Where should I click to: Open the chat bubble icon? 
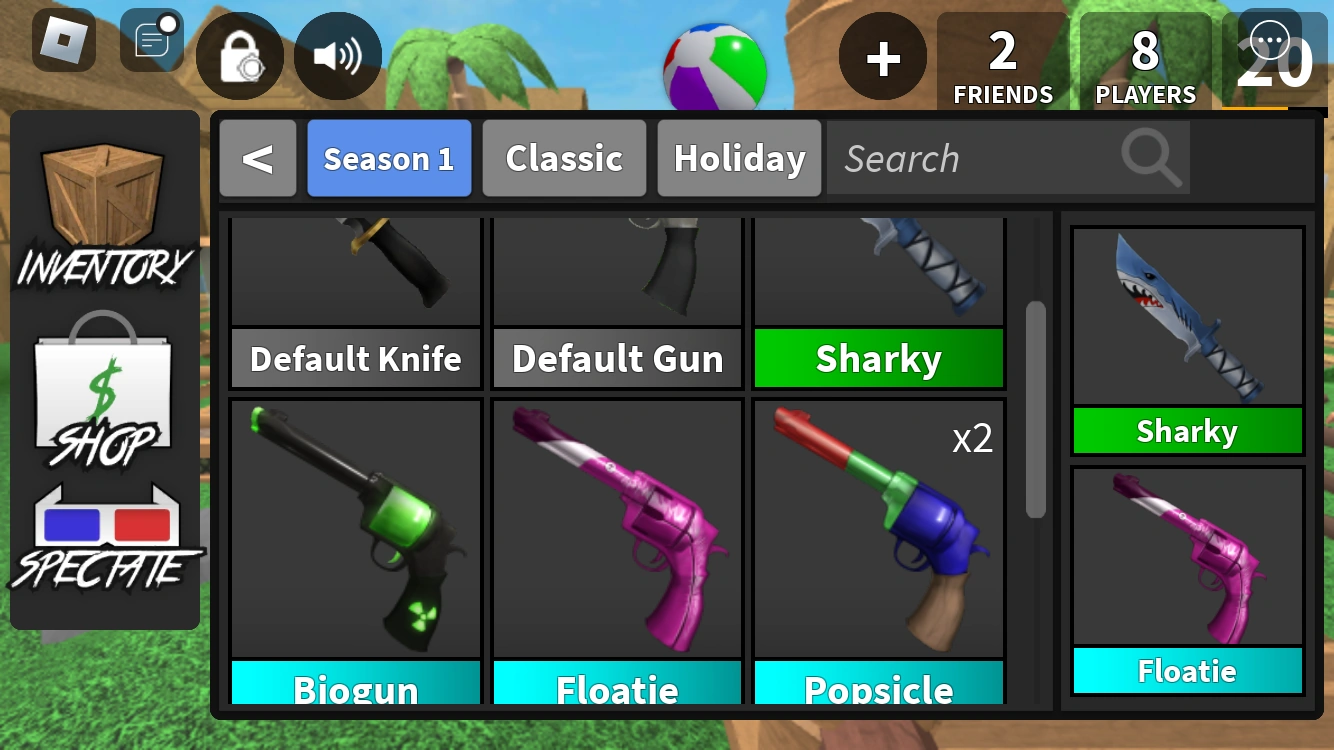pyautogui.click(x=1268, y=42)
